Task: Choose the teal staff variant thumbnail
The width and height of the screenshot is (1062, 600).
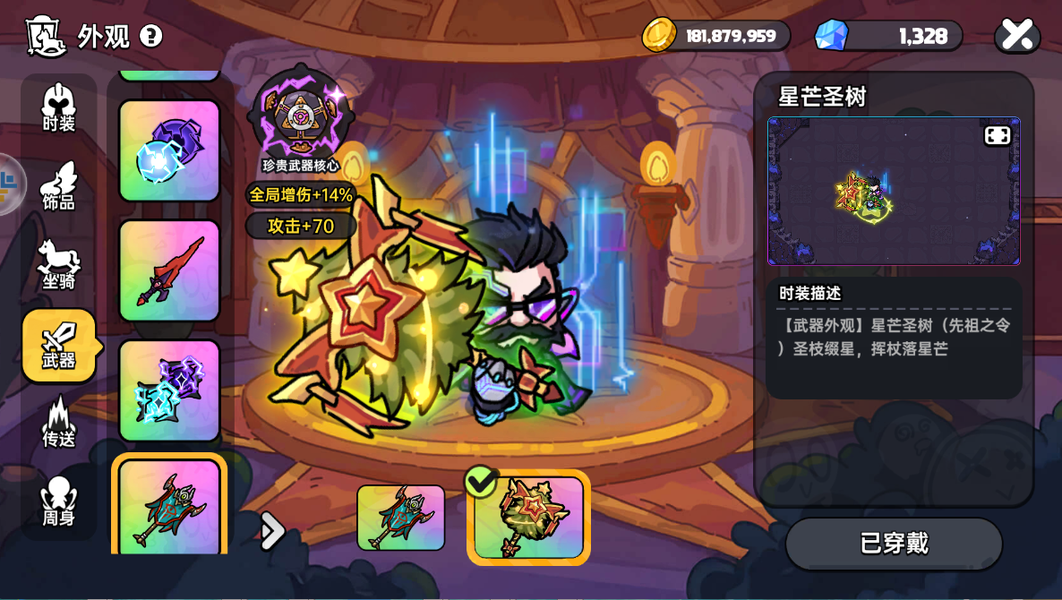Action: 401,517
